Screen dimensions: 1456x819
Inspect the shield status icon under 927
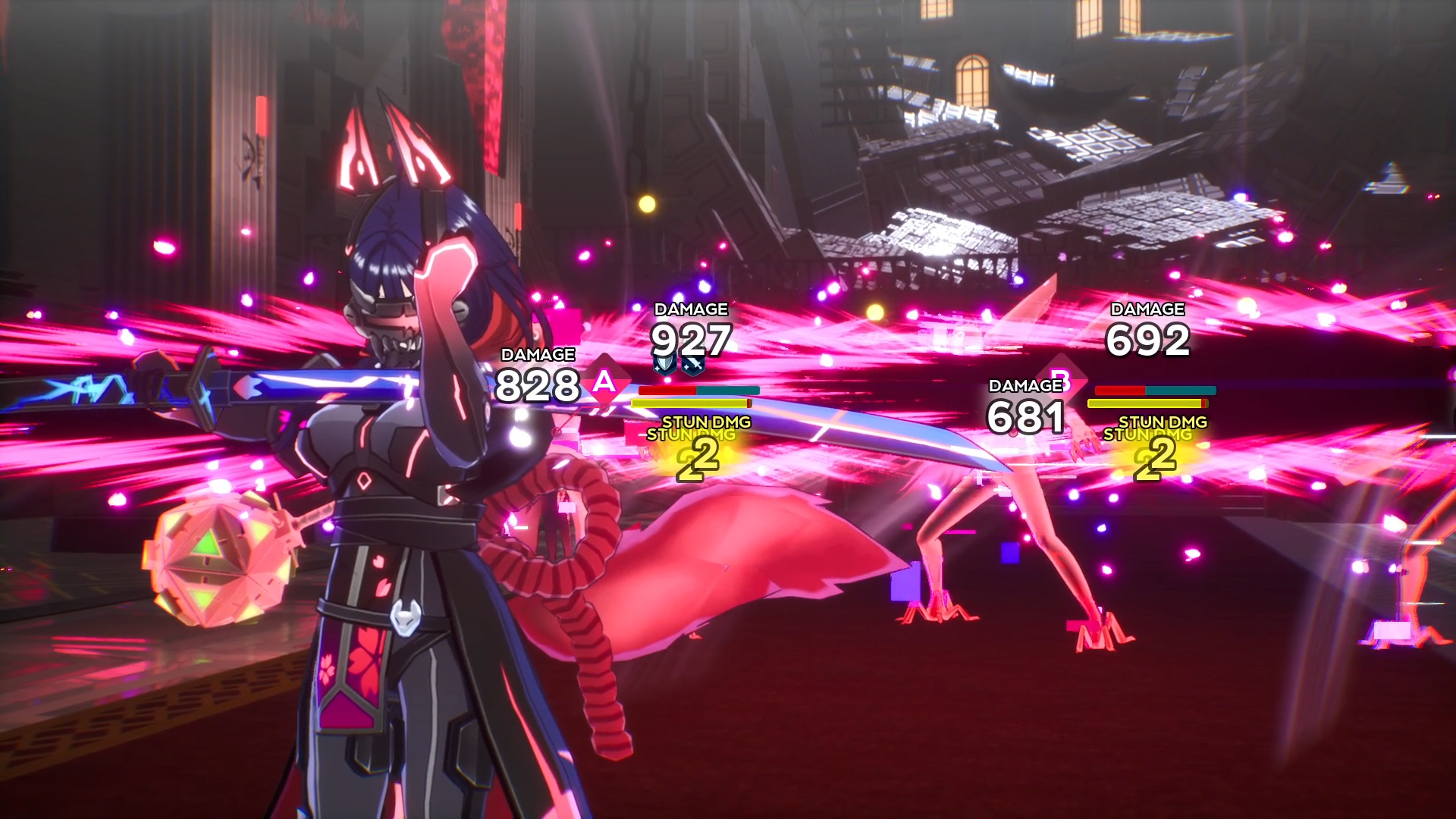(x=665, y=365)
